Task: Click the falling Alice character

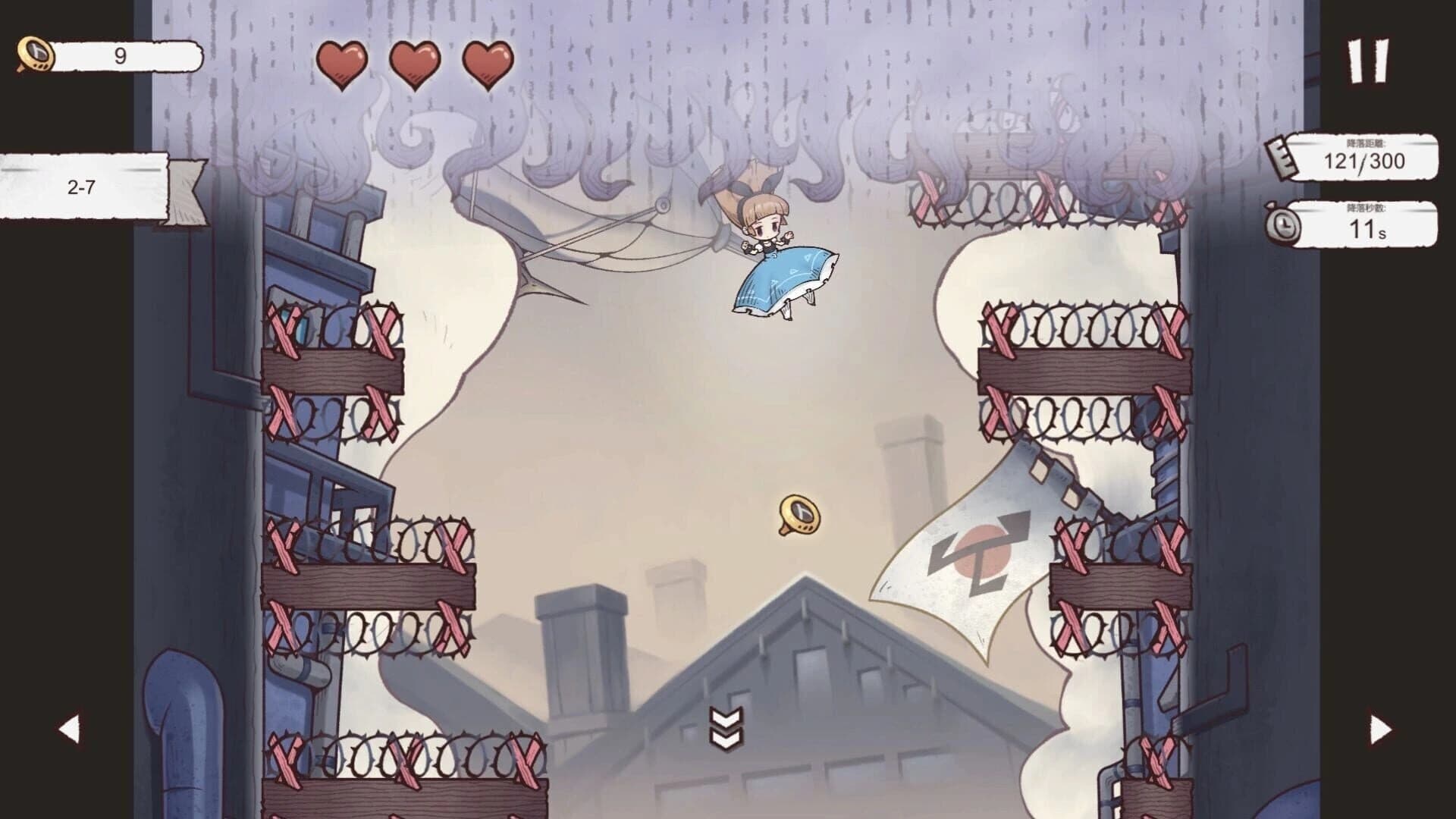Action: pos(766,243)
